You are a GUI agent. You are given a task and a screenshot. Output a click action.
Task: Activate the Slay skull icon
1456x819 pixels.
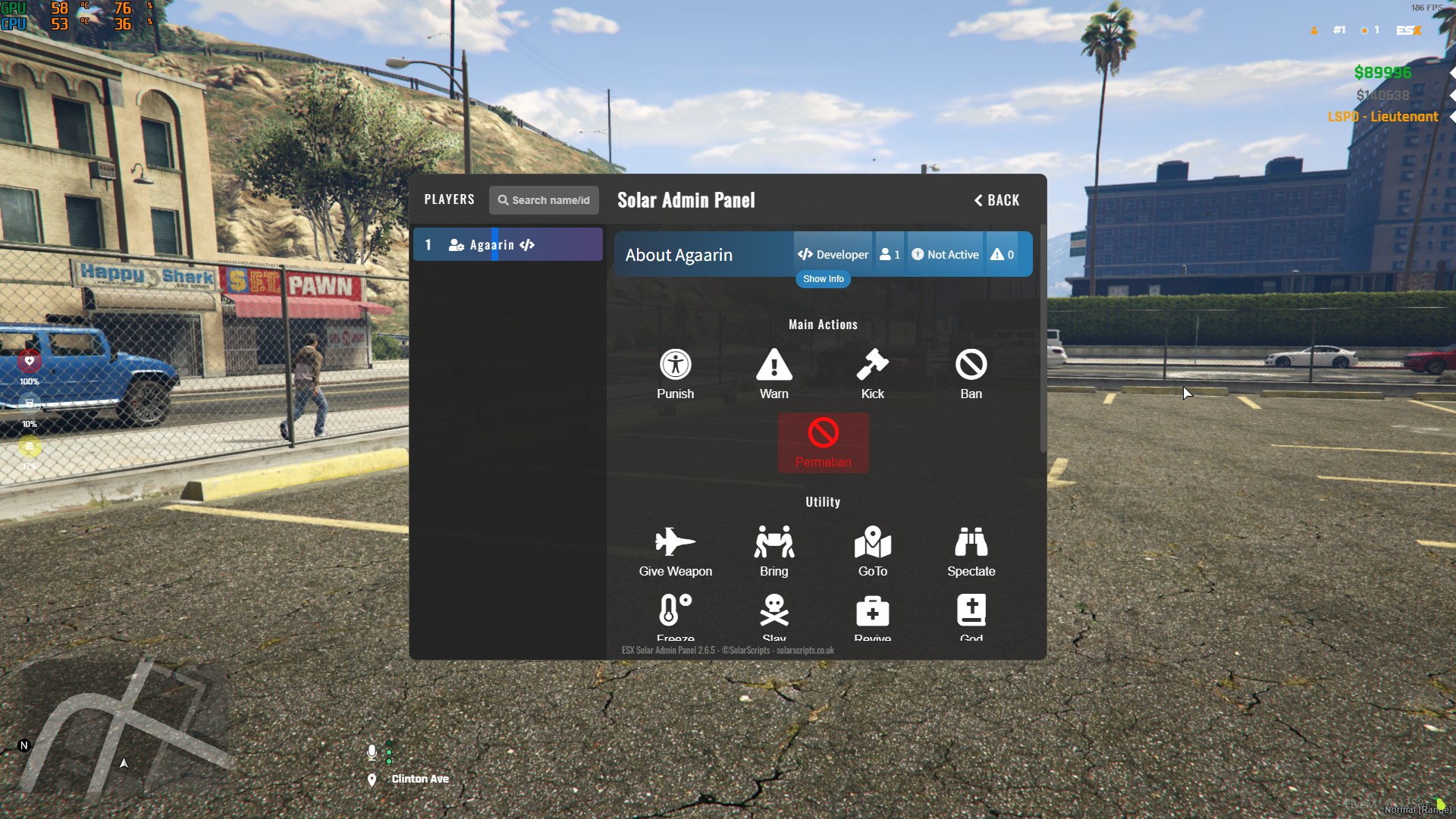tap(773, 613)
